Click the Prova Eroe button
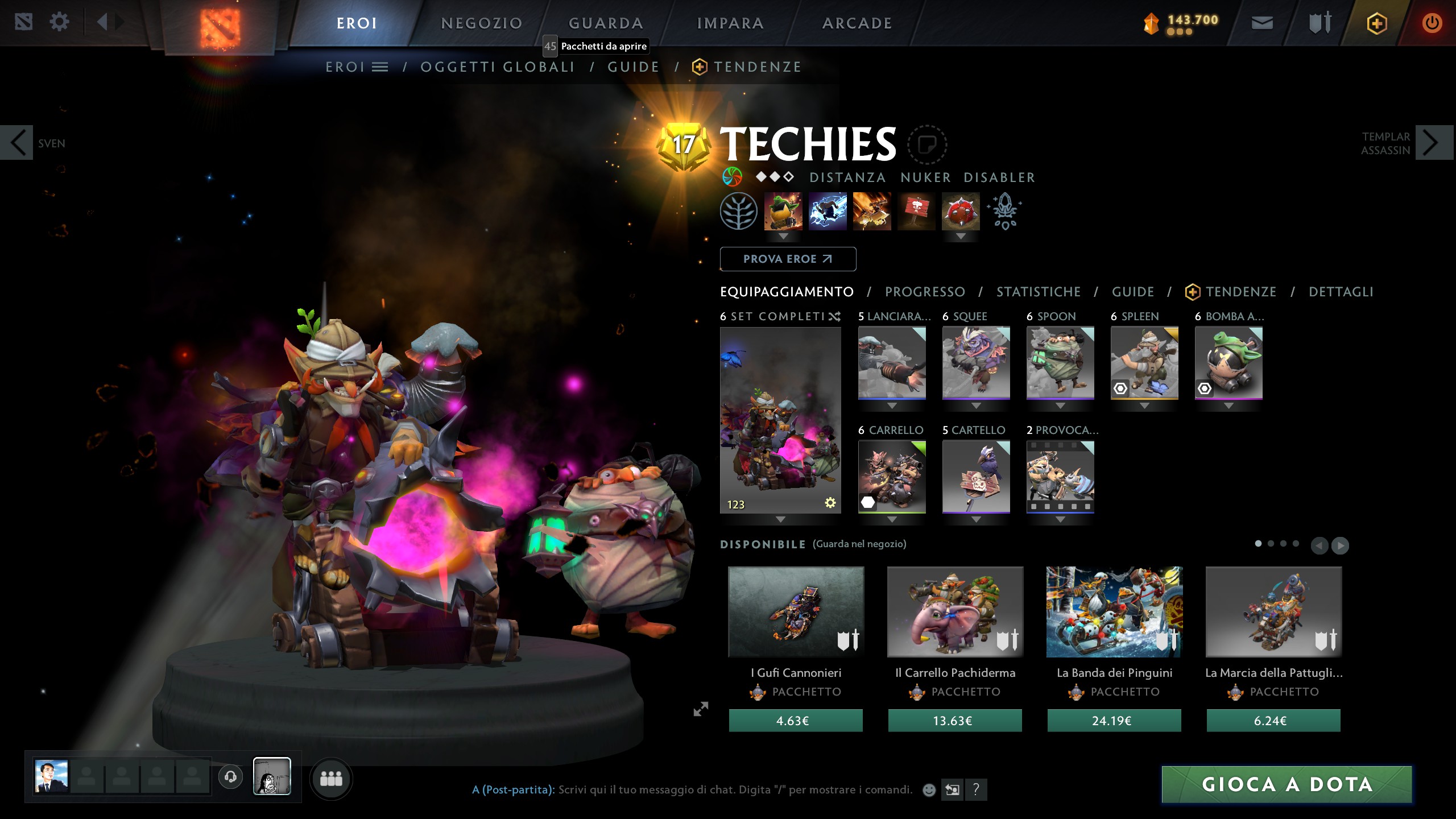1456x819 pixels. point(788,259)
